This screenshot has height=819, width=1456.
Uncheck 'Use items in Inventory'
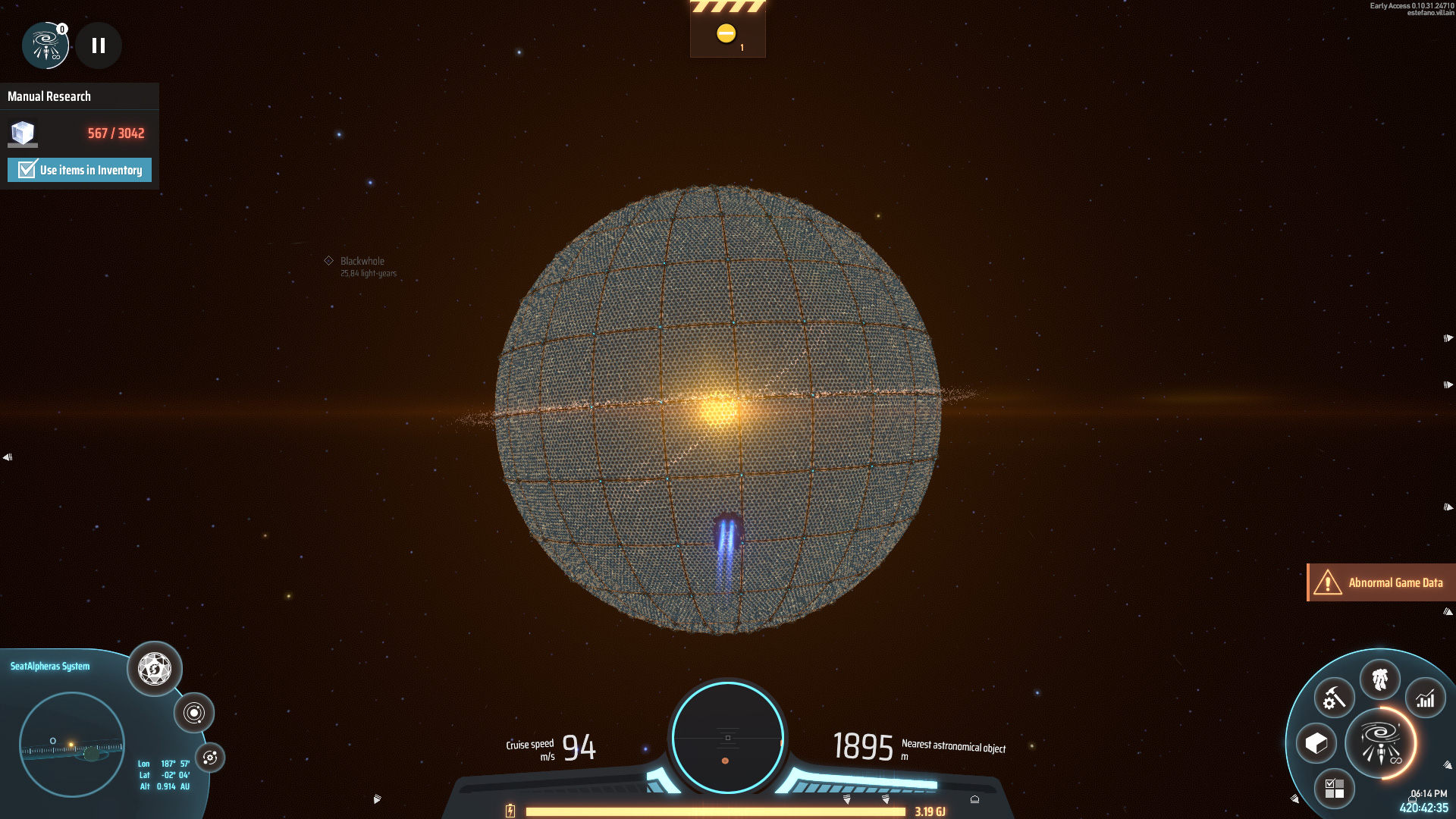[25, 170]
